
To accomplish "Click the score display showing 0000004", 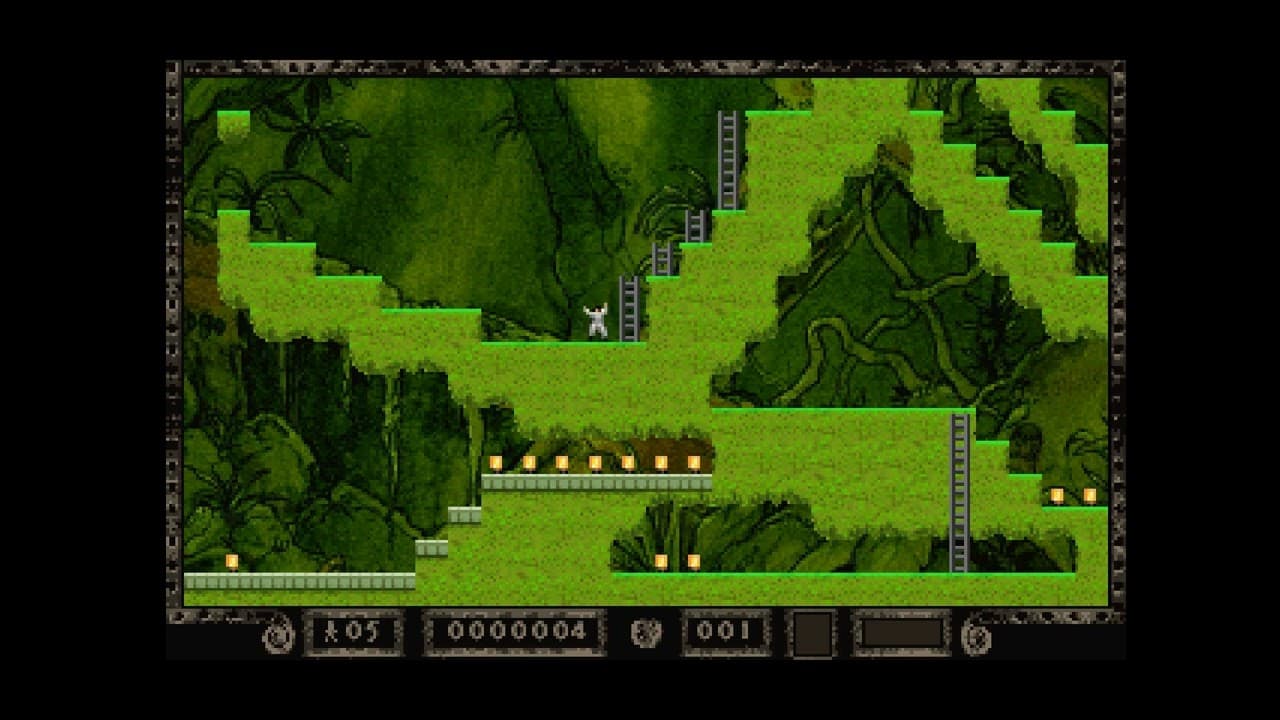I will (x=516, y=632).
